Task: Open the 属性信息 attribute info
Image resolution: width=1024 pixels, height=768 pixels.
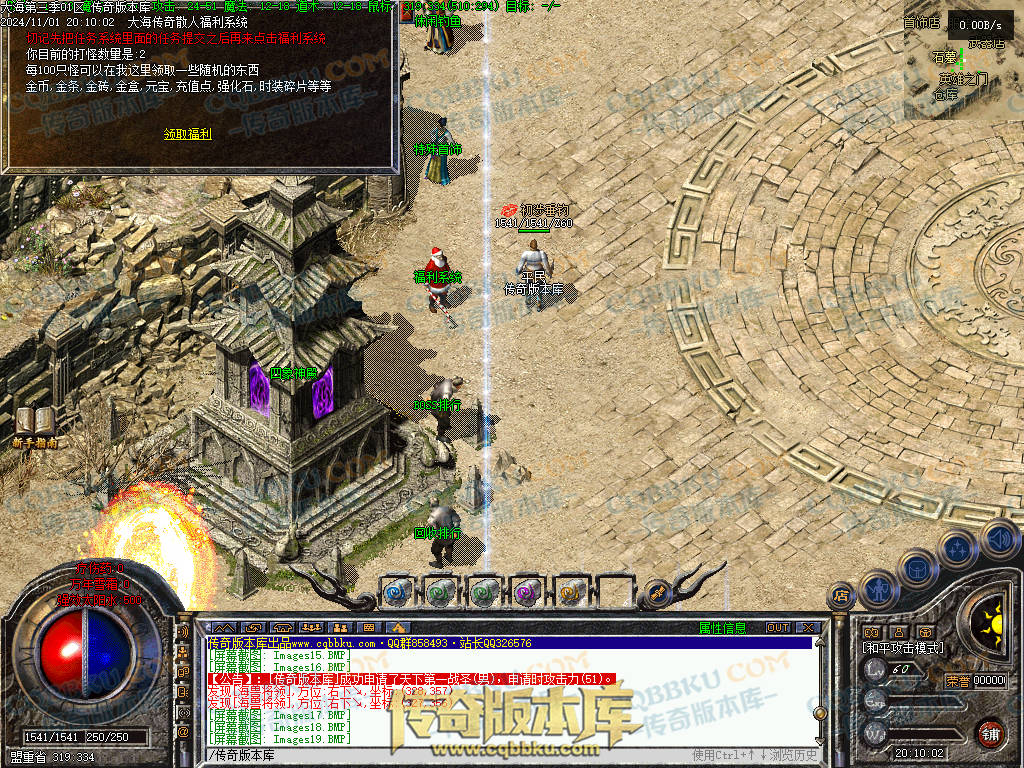Action: click(x=722, y=628)
